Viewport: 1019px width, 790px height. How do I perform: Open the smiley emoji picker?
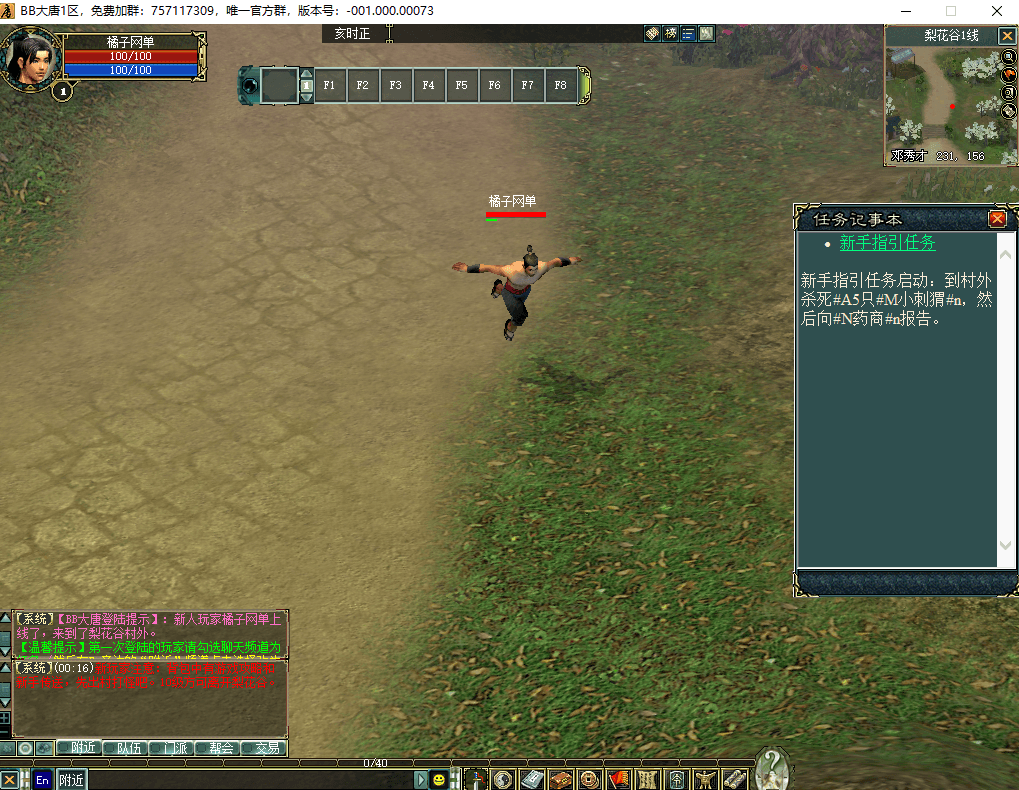click(x=438, y=780)
